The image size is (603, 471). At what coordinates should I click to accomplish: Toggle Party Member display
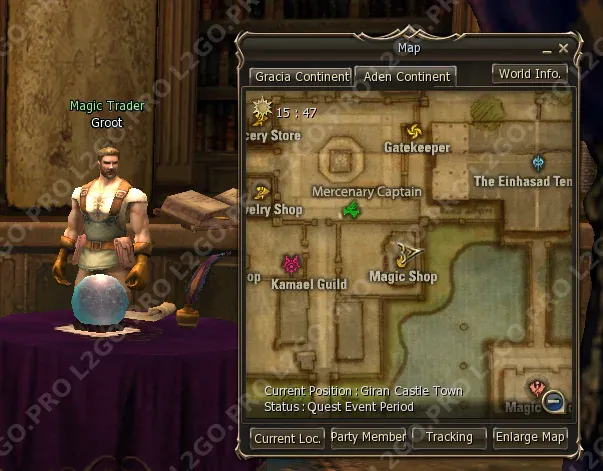368,437
